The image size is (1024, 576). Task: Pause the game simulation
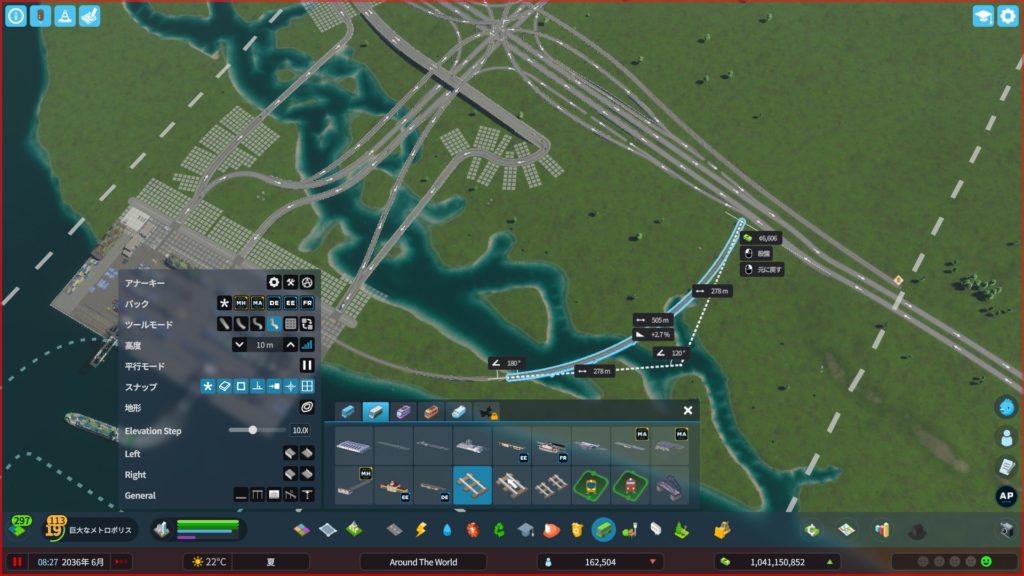point(17,562)
